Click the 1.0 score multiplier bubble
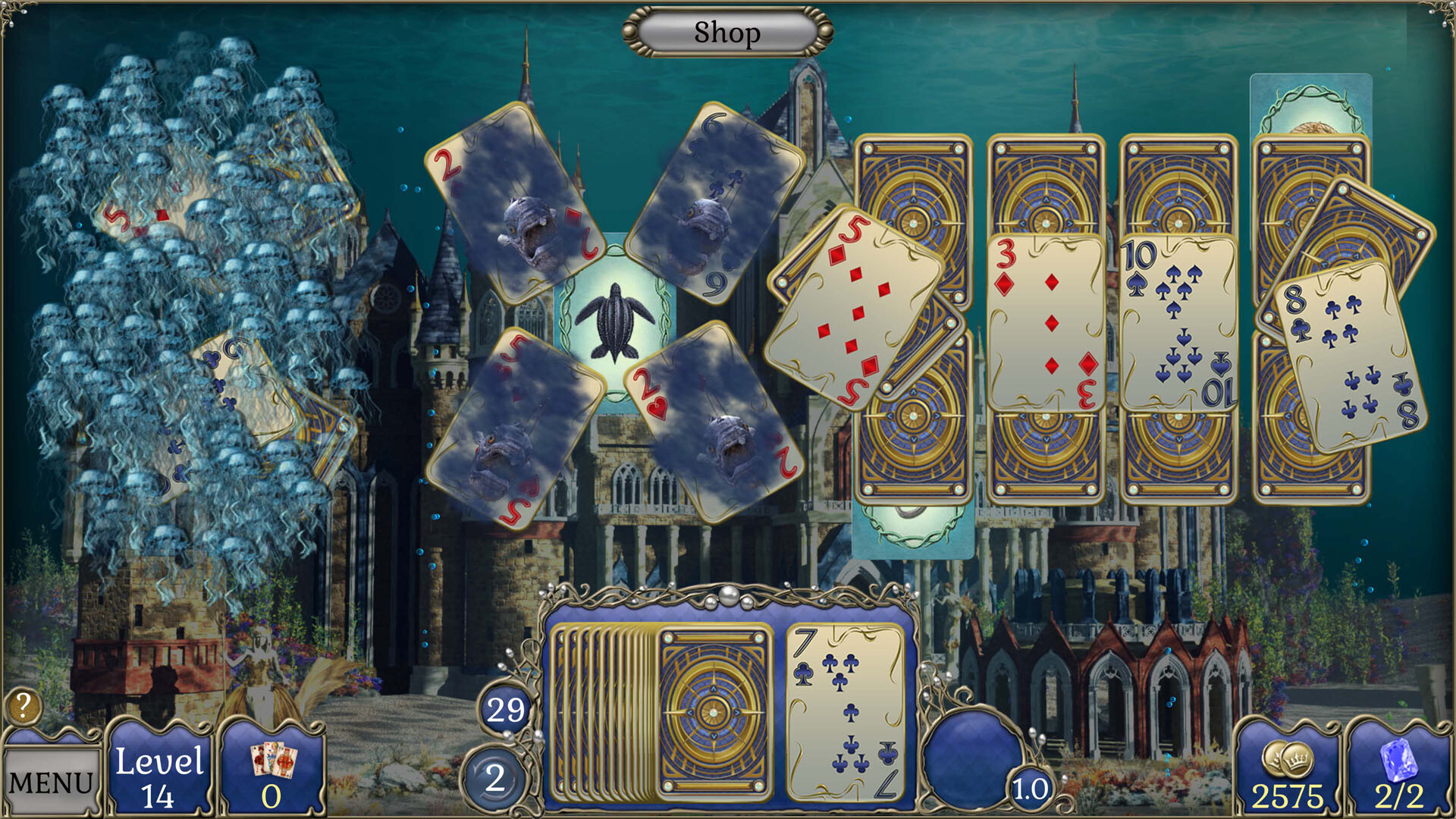Viewport: 1456px width, 819px height. tap(1031, 789)
